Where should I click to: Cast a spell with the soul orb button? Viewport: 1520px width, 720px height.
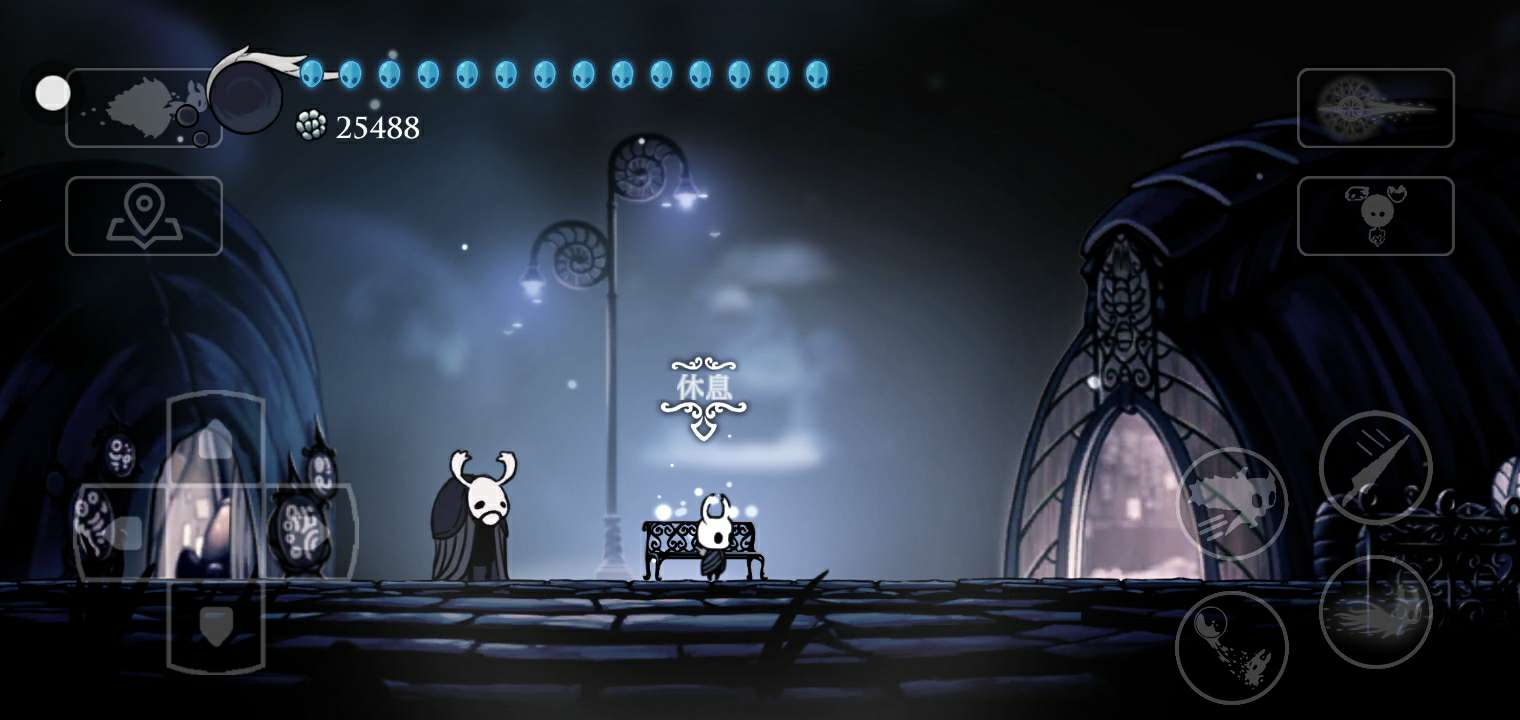tap(1231, 647)
